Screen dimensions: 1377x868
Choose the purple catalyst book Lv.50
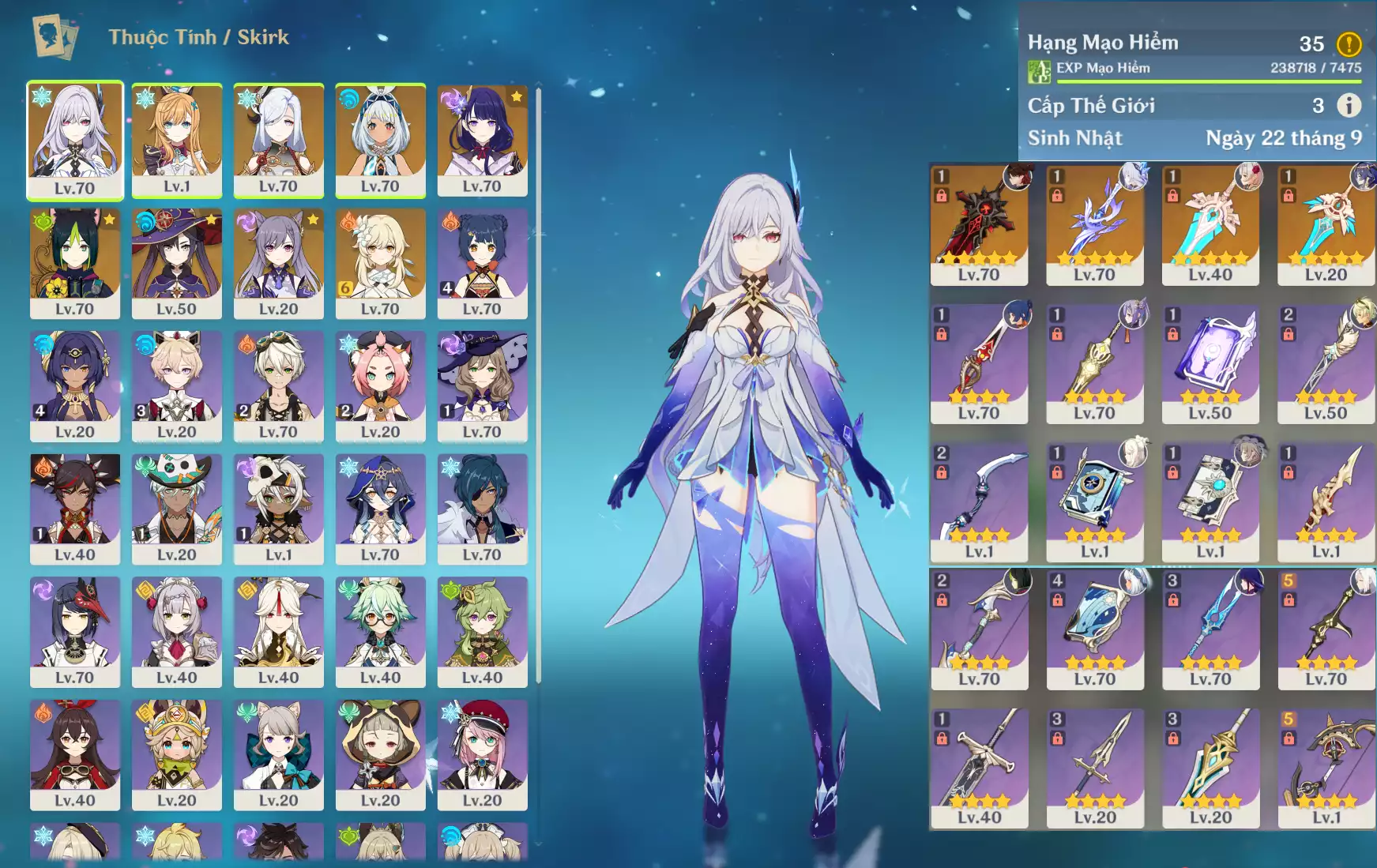click(x=1210, y=363)
